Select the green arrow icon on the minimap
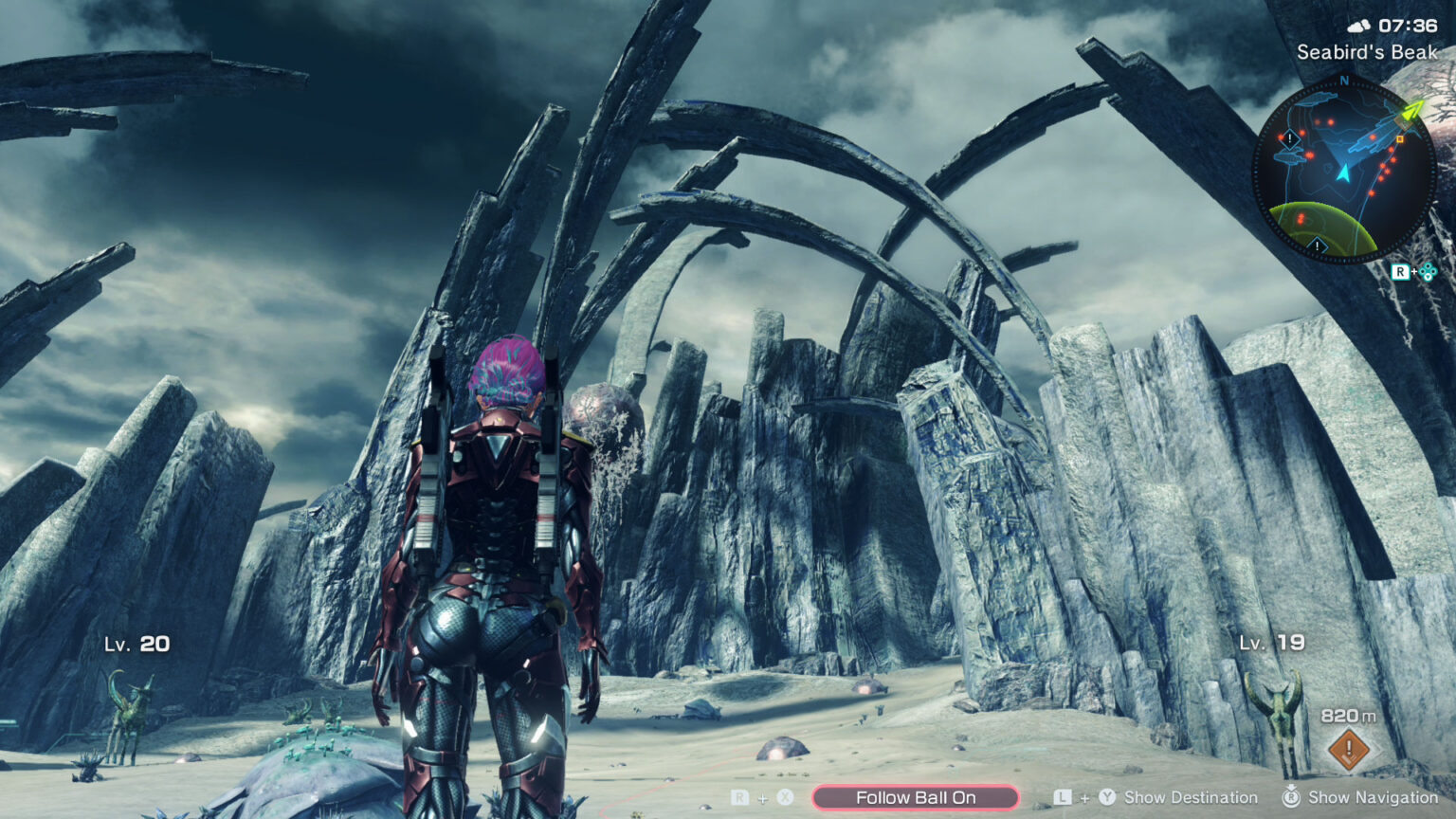The image size is (1456, 819). (x=1411, y=111)
